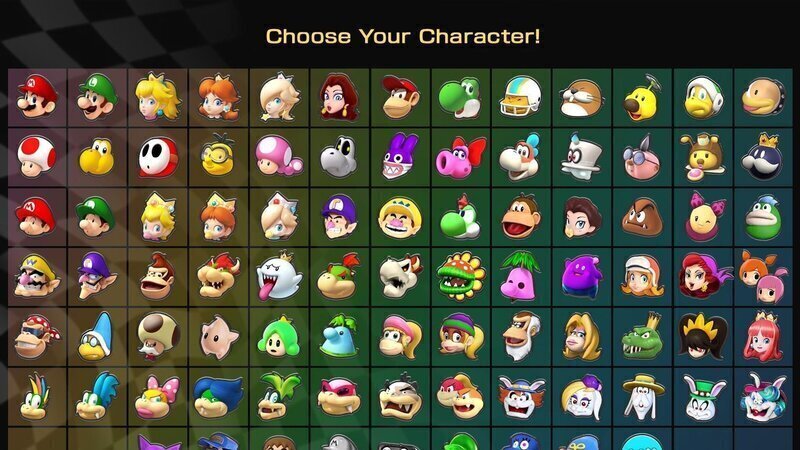Select pink Toadette
This screenshot has height=450, width=800.
[279, 156]
